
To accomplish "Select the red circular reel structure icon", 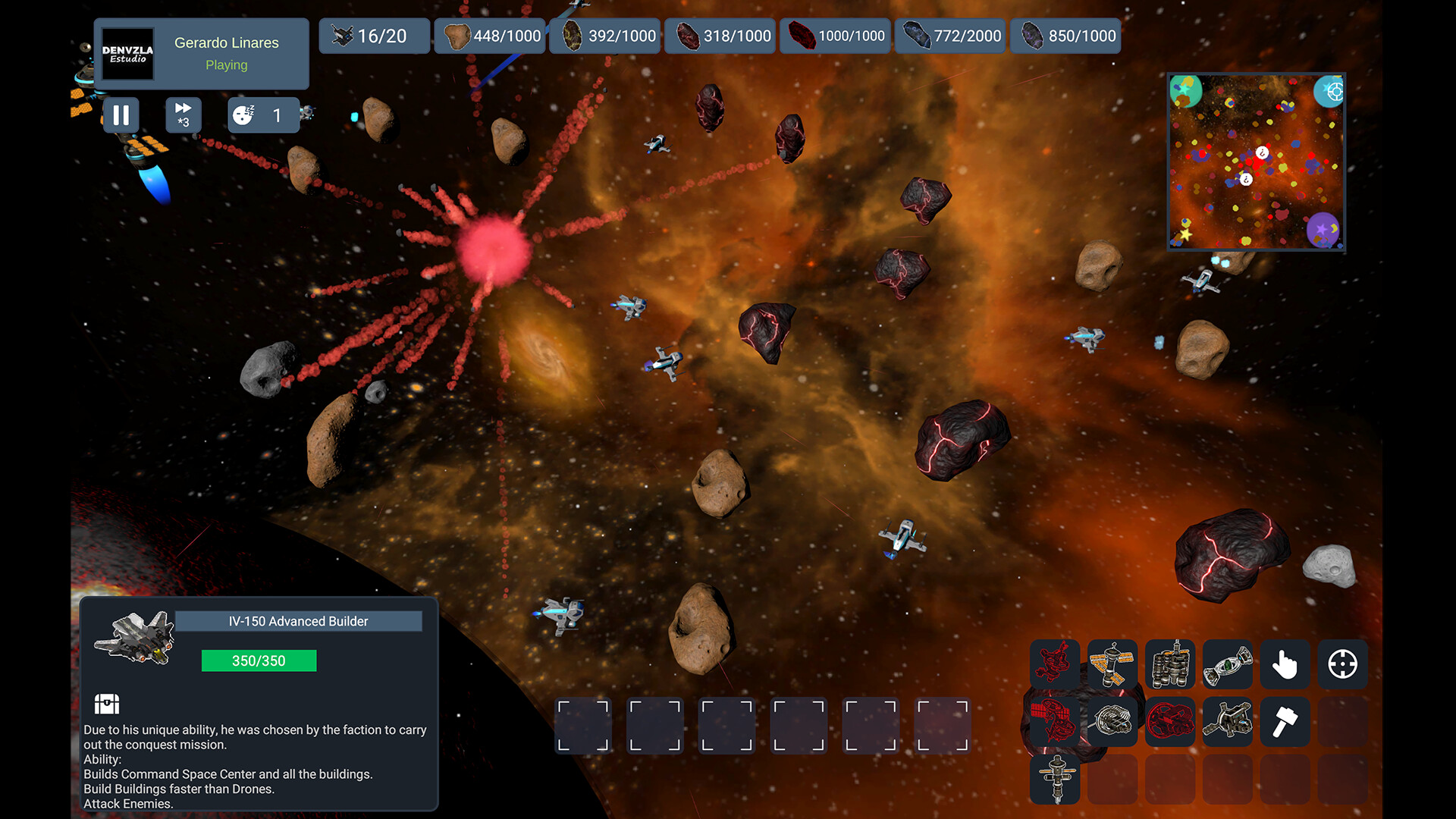I will click(1170, 722).
